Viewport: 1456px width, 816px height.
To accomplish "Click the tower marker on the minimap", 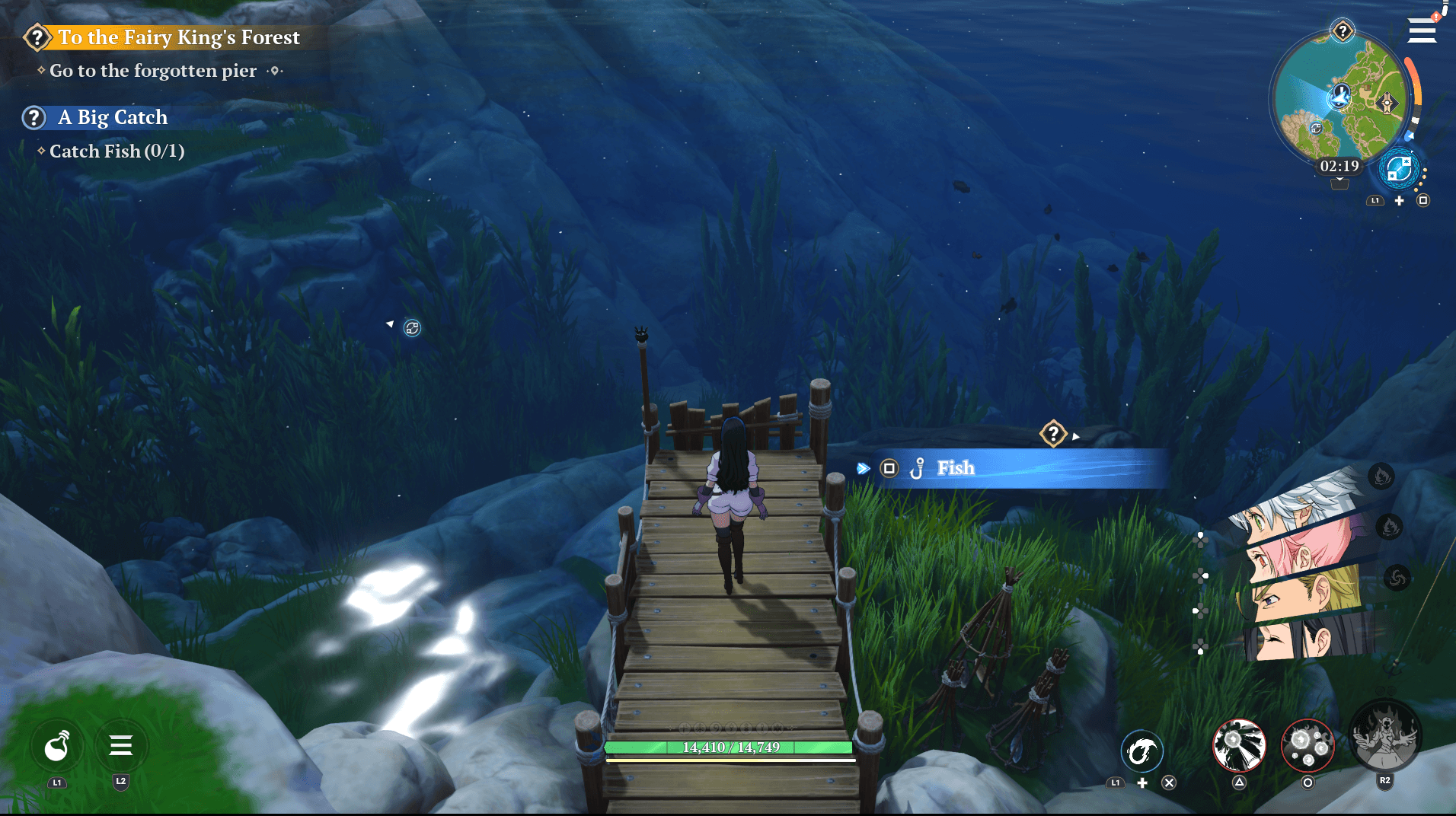I will pyautogui.click(x=1387, y=103).
